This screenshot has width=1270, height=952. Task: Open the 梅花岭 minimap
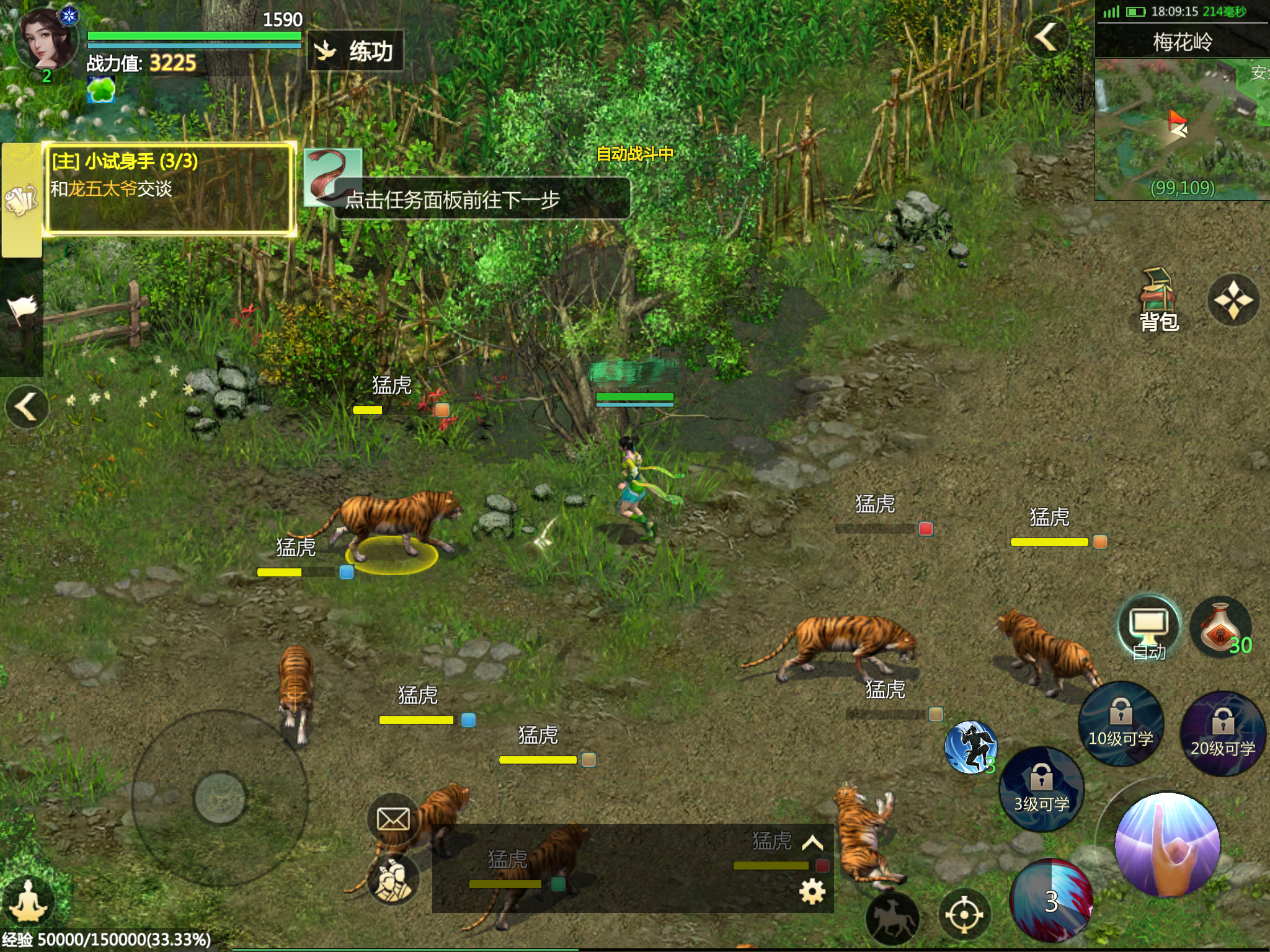tap(1182, 129)
